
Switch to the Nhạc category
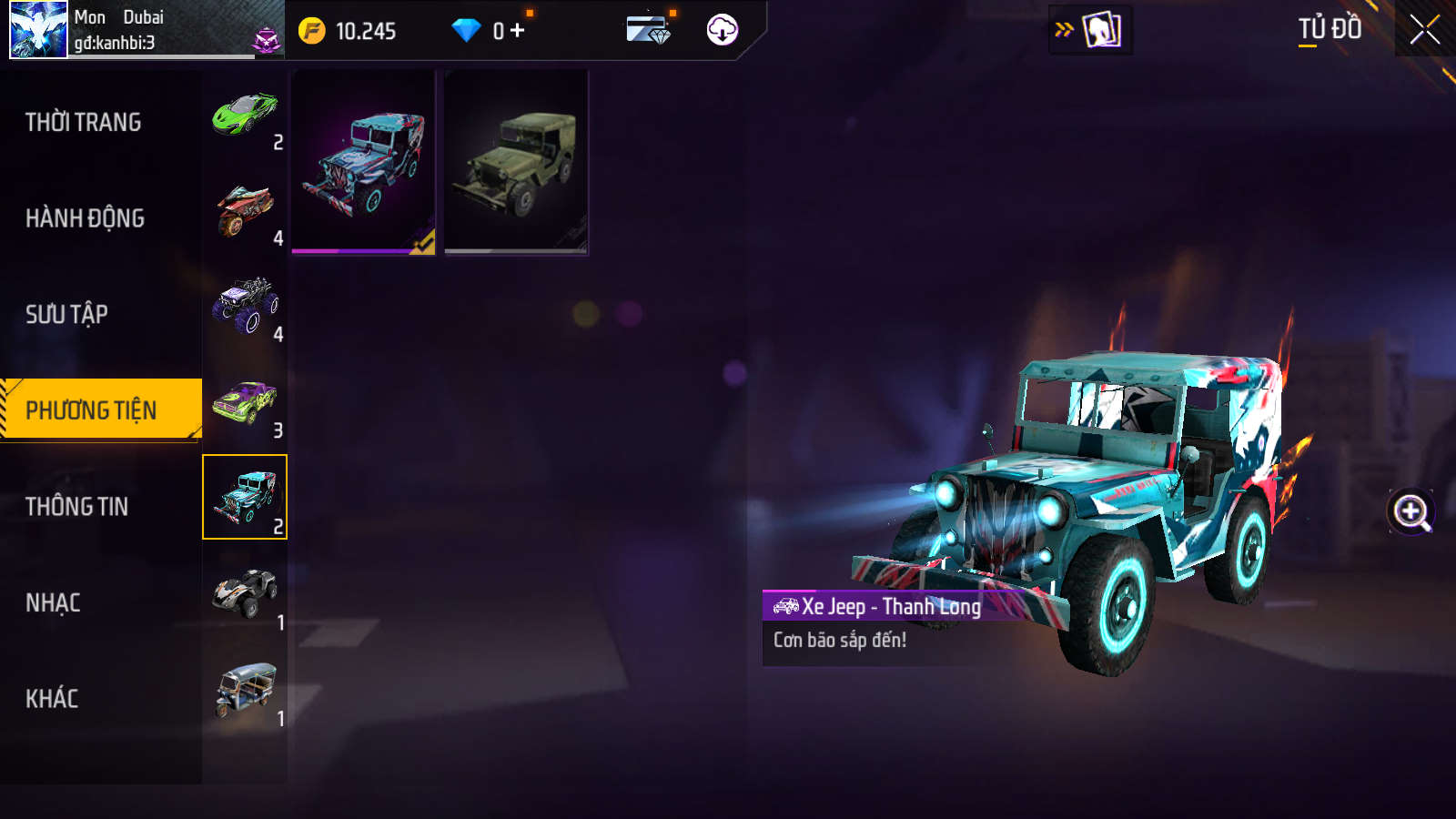pyautogui.click(x=54, y=602)
